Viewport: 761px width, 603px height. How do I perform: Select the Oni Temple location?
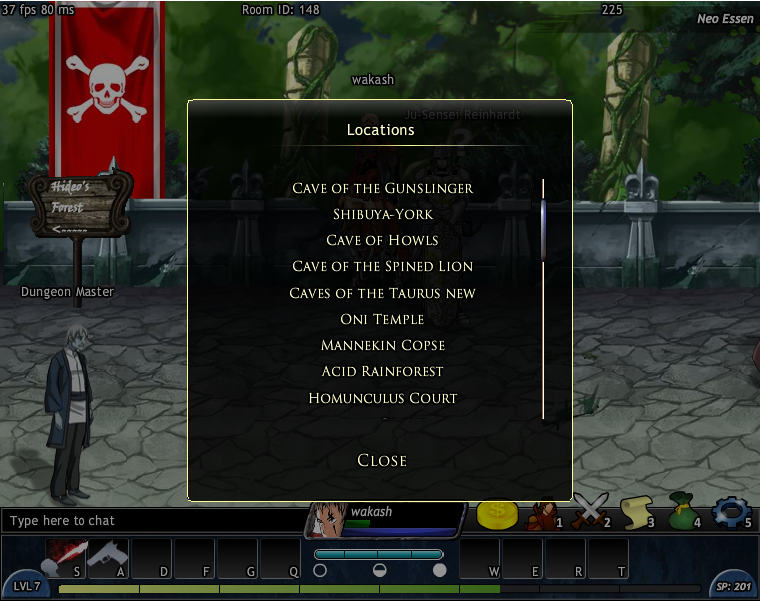(382, 319)
